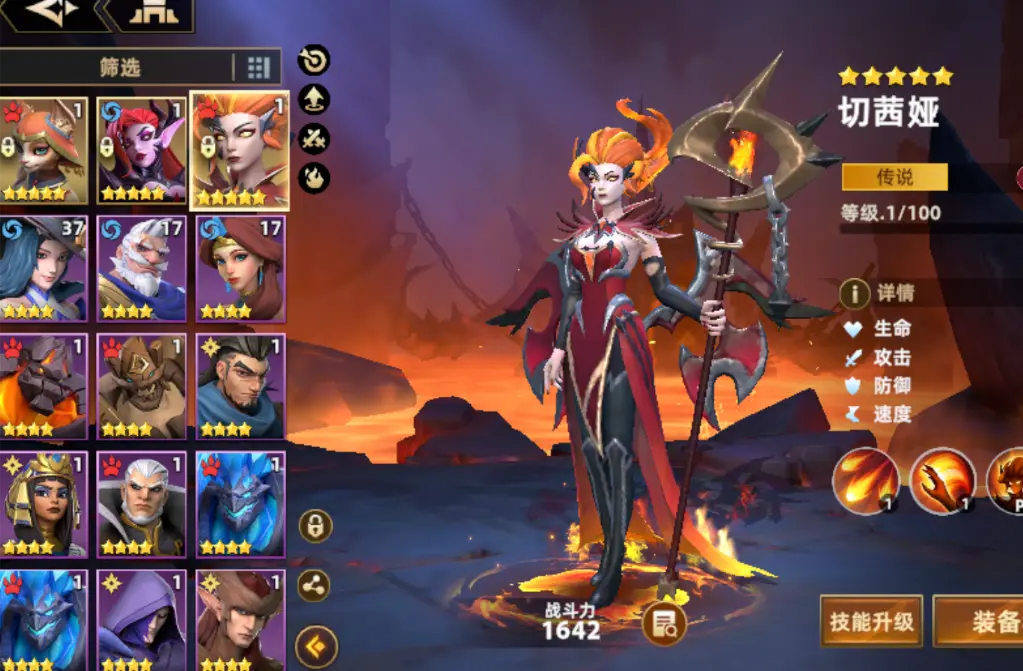The image size is (1023, 671).
Task: Toggle the hero list grid view
Action: click(258, 67)
